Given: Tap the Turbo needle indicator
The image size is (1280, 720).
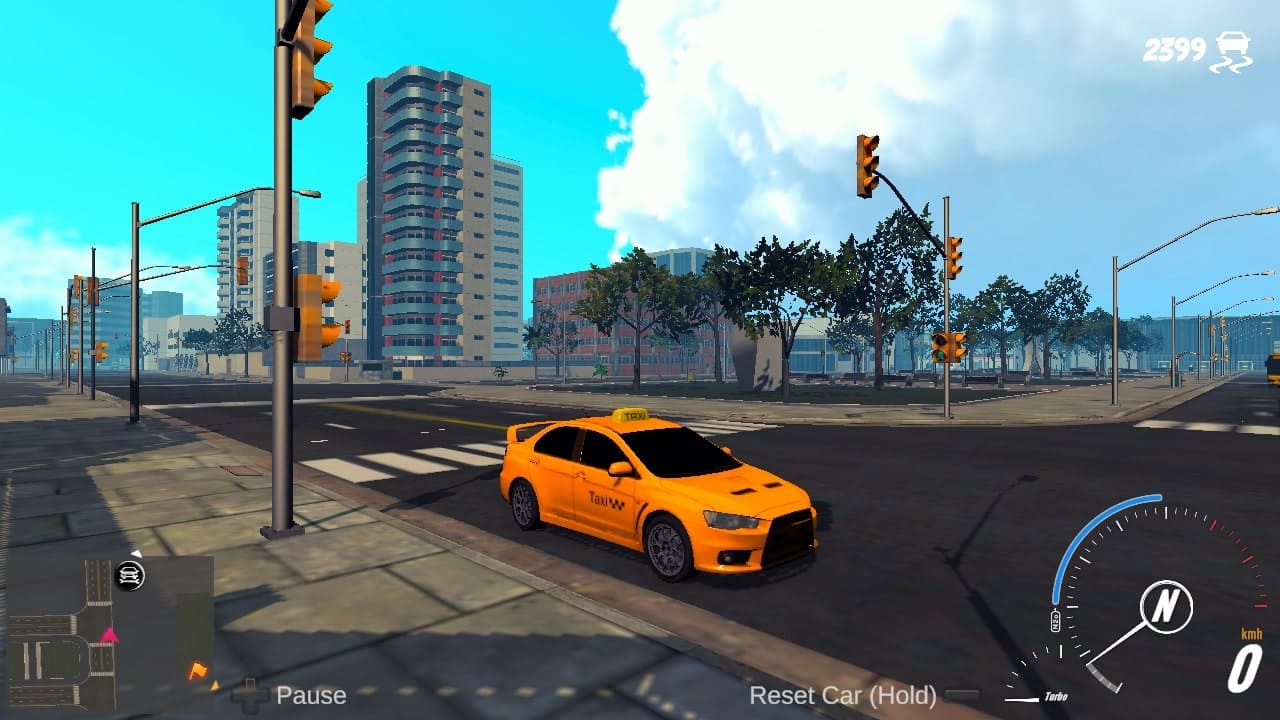Looking at the screenshot, I should pyautogui.click(x=1022, y=698).
